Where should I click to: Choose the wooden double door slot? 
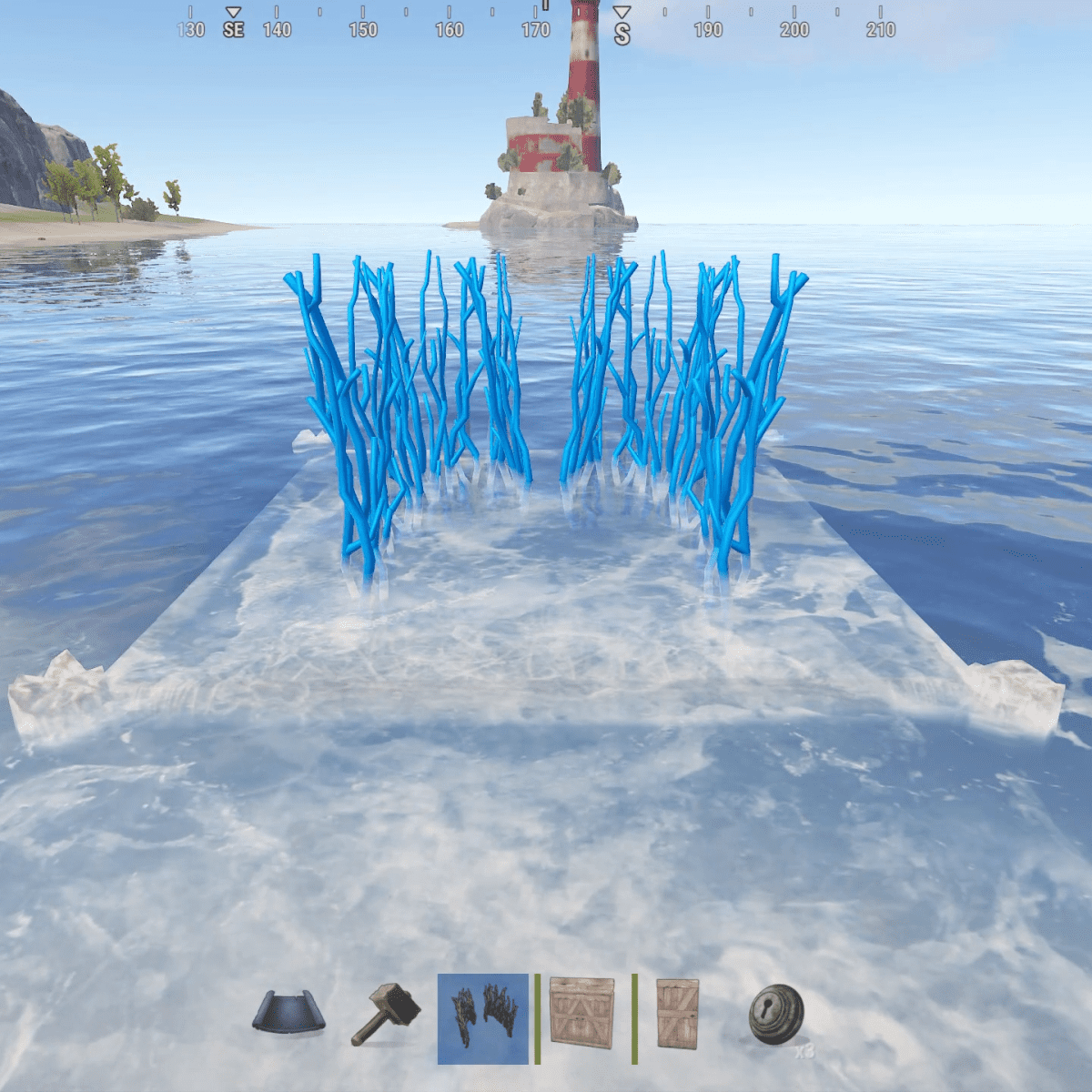pos(582,1013)
